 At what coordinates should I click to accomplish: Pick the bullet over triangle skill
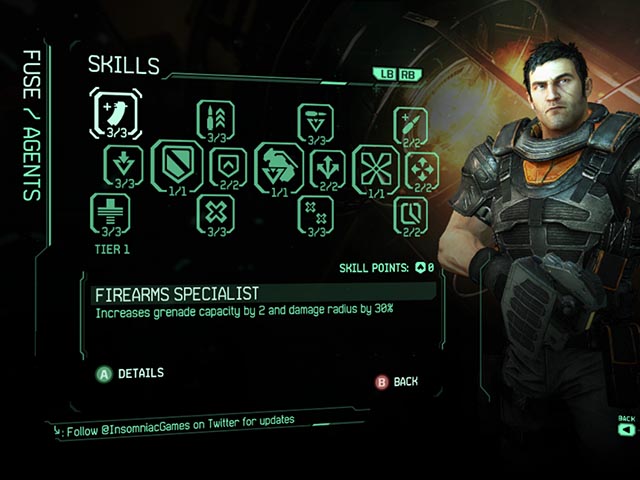point(315,121)
